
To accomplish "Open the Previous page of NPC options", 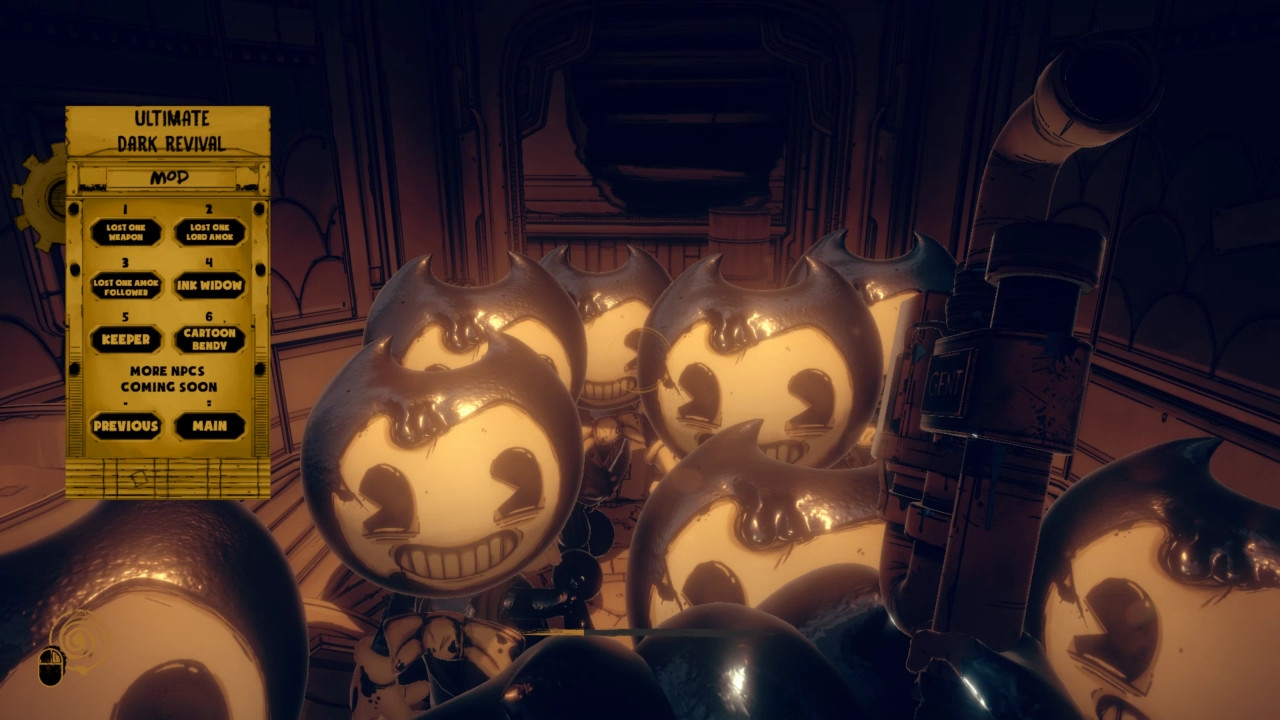I will [x=124, y=426].
